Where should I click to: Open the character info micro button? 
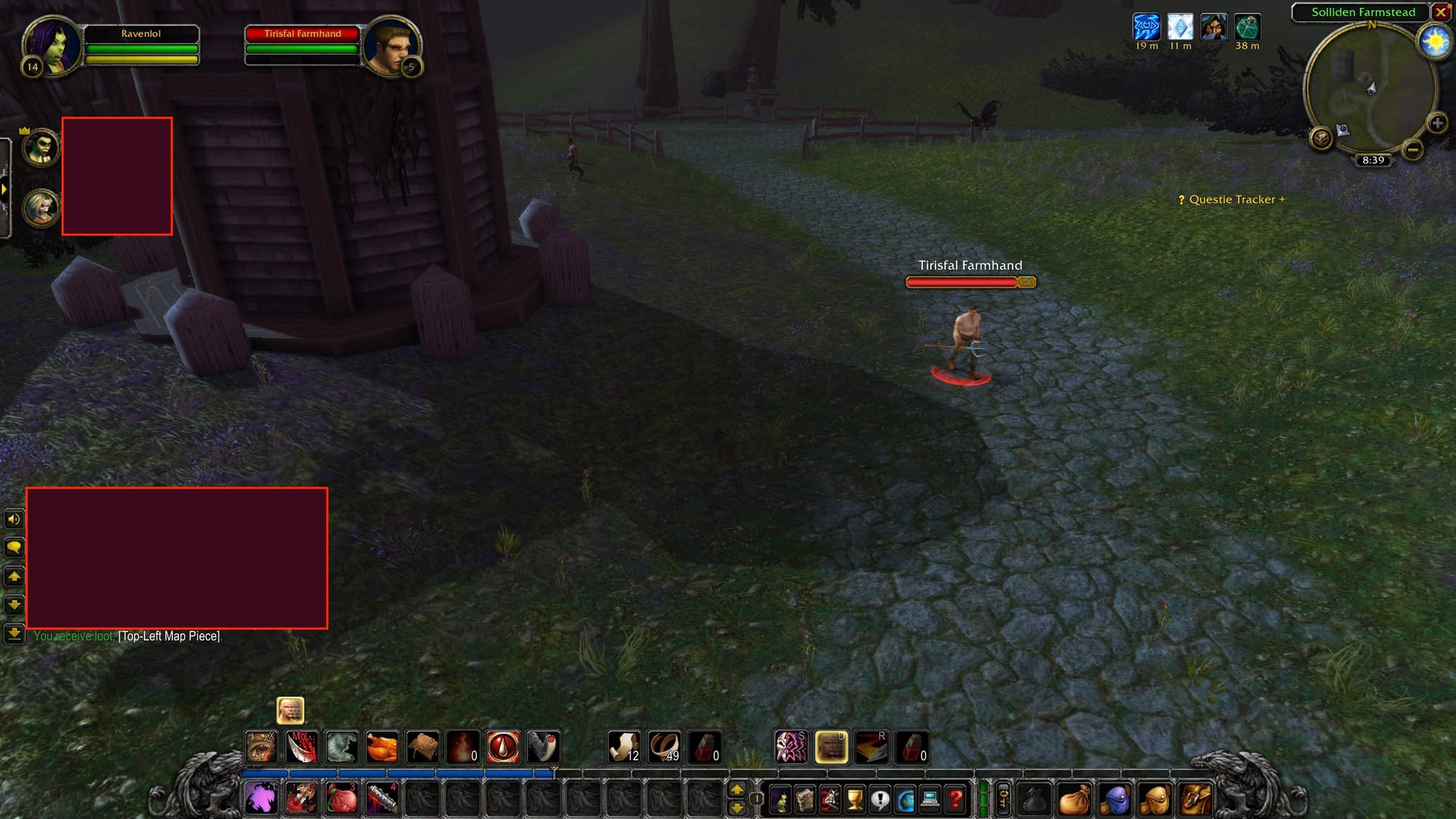pos(780,800)
